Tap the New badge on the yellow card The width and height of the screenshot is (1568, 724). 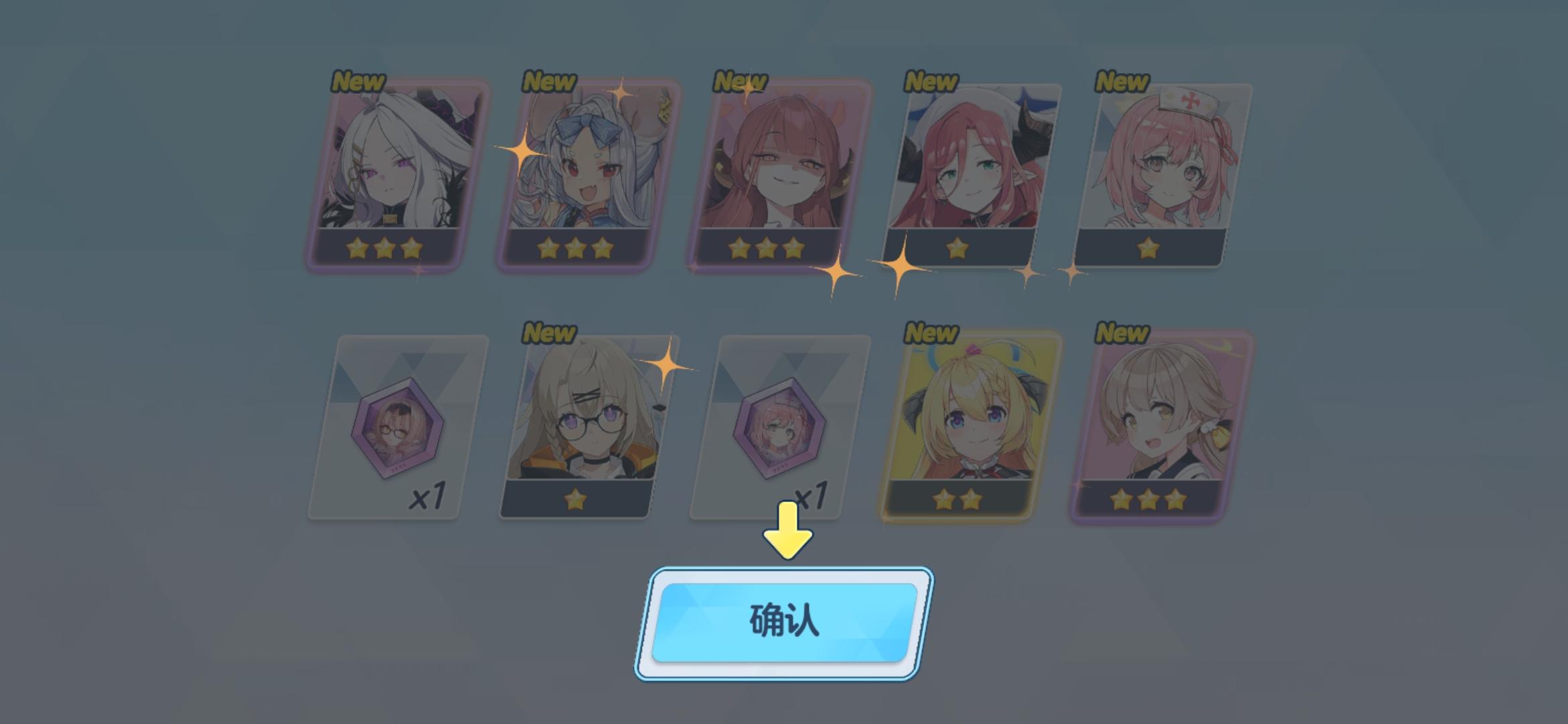[931, 333]
